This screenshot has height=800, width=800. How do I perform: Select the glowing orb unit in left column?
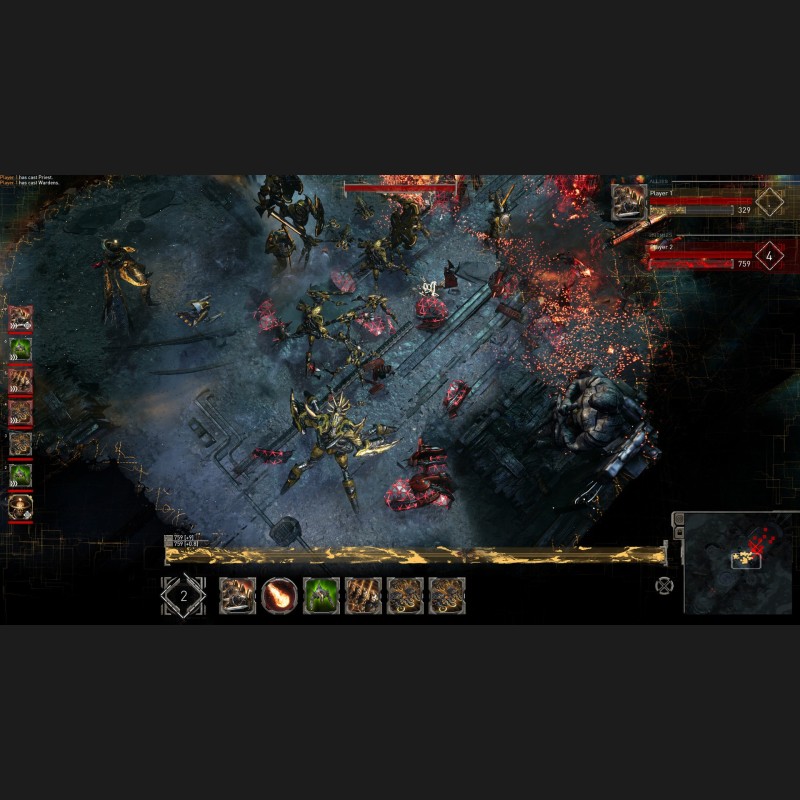pyautogui.click(x=20, y=506)
